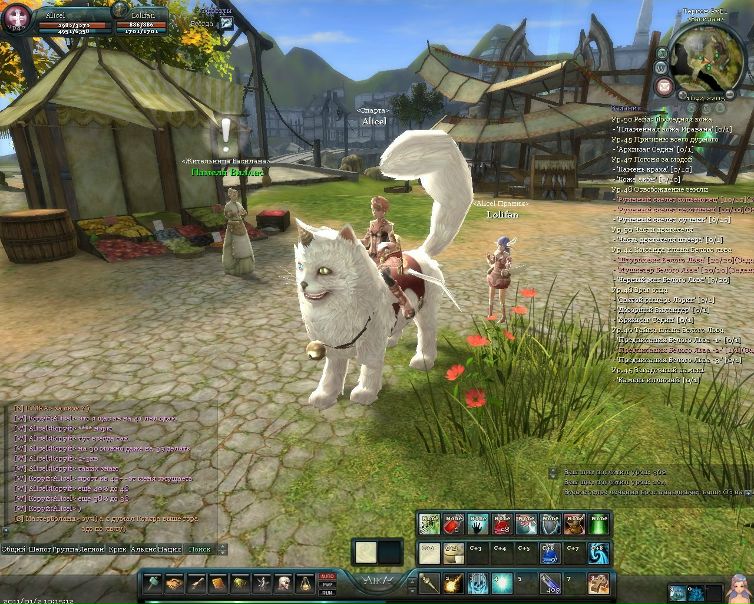Select the pale parchment slot above the menu bar
Image resolution: width=754 pixels, height=604 pixels.
[x=365, y=551]
